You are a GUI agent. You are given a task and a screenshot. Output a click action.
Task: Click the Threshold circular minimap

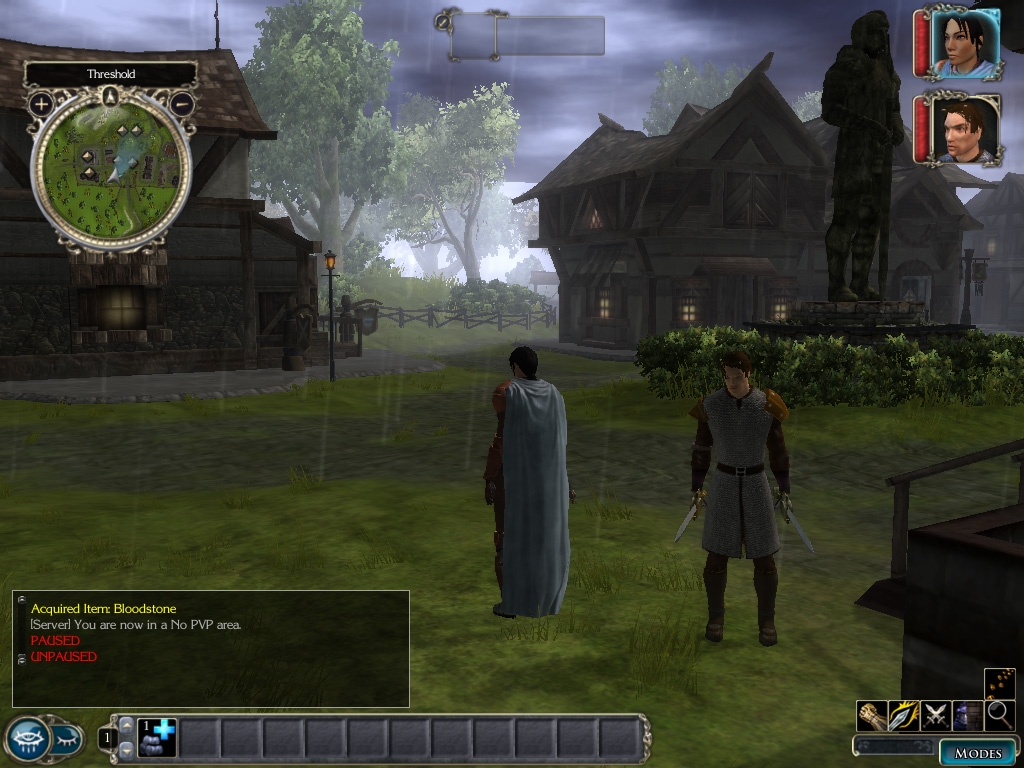coord(111,164)
